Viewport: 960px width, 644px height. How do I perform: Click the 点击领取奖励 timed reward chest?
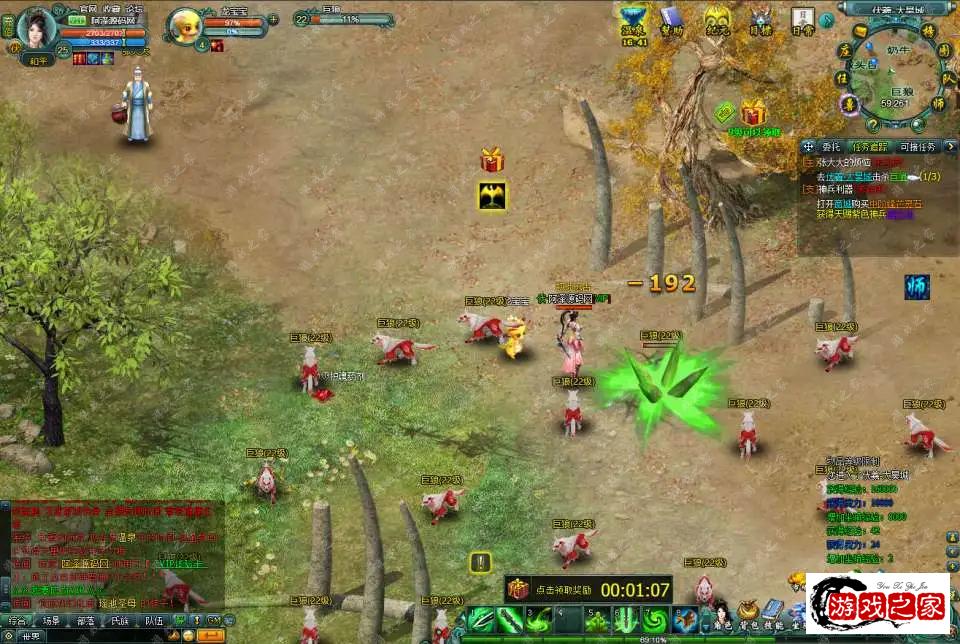(517, 589)
